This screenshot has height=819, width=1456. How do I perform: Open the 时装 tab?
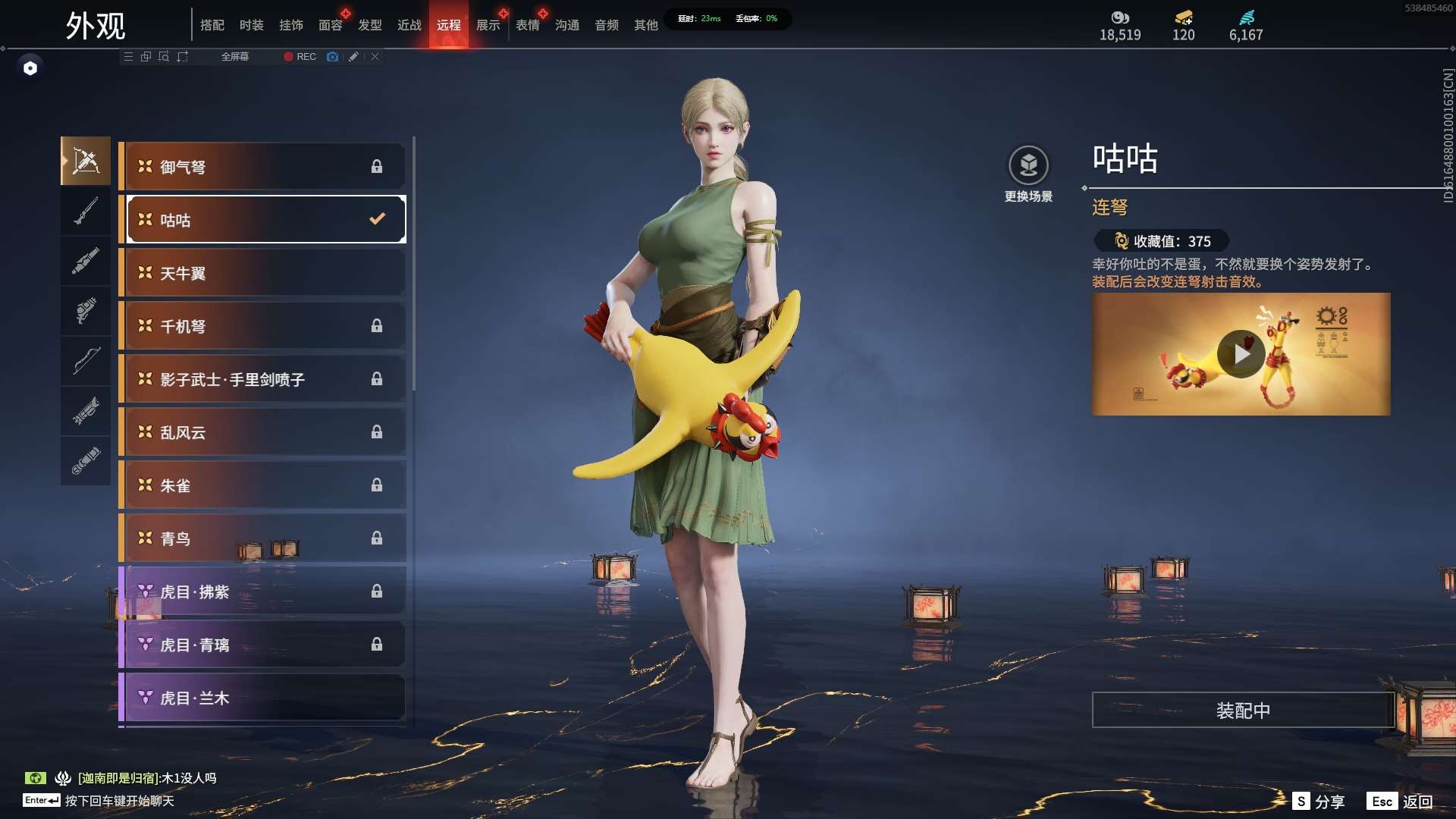point(251,25)
